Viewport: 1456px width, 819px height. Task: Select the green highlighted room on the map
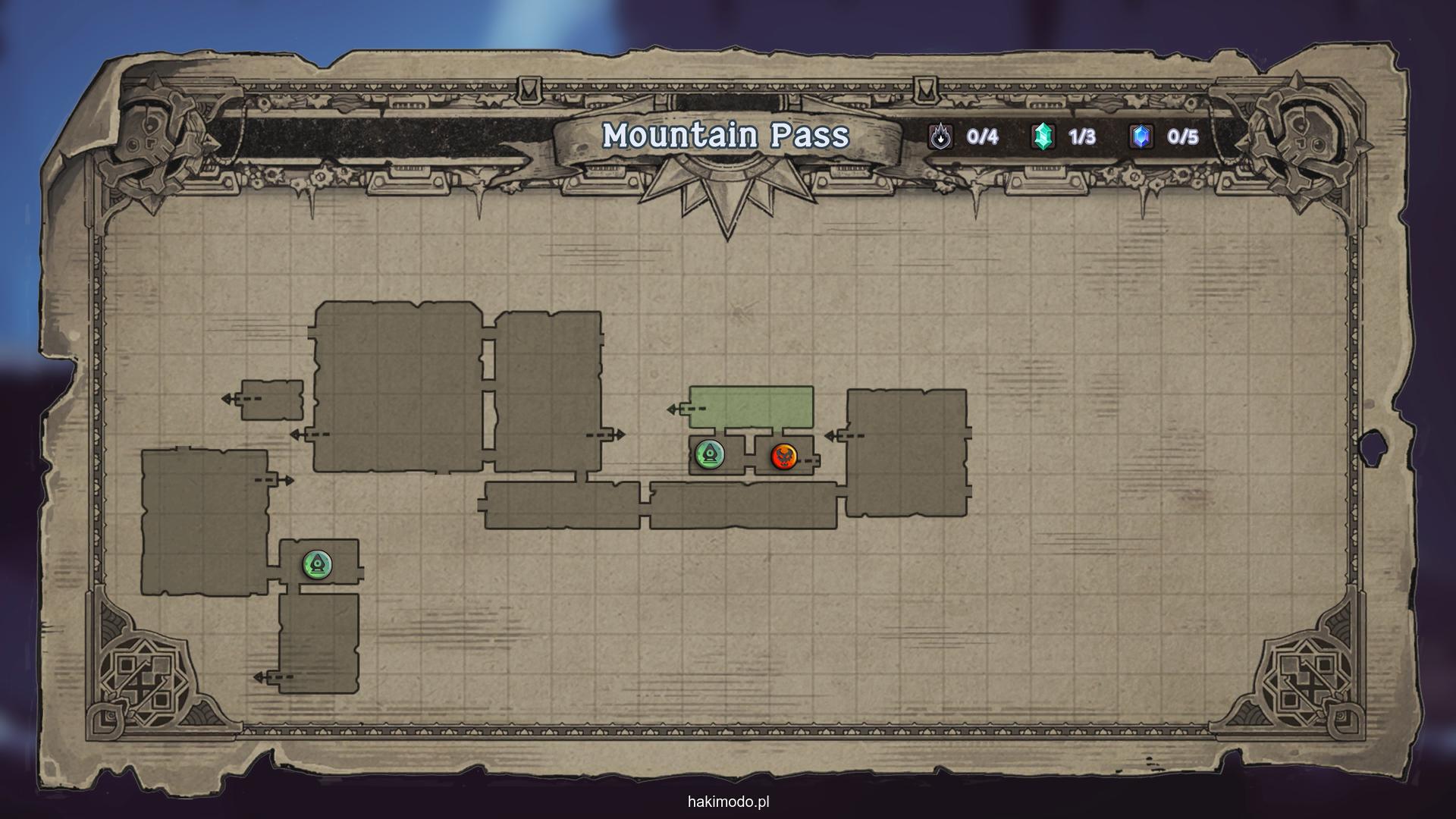(751, 407)
